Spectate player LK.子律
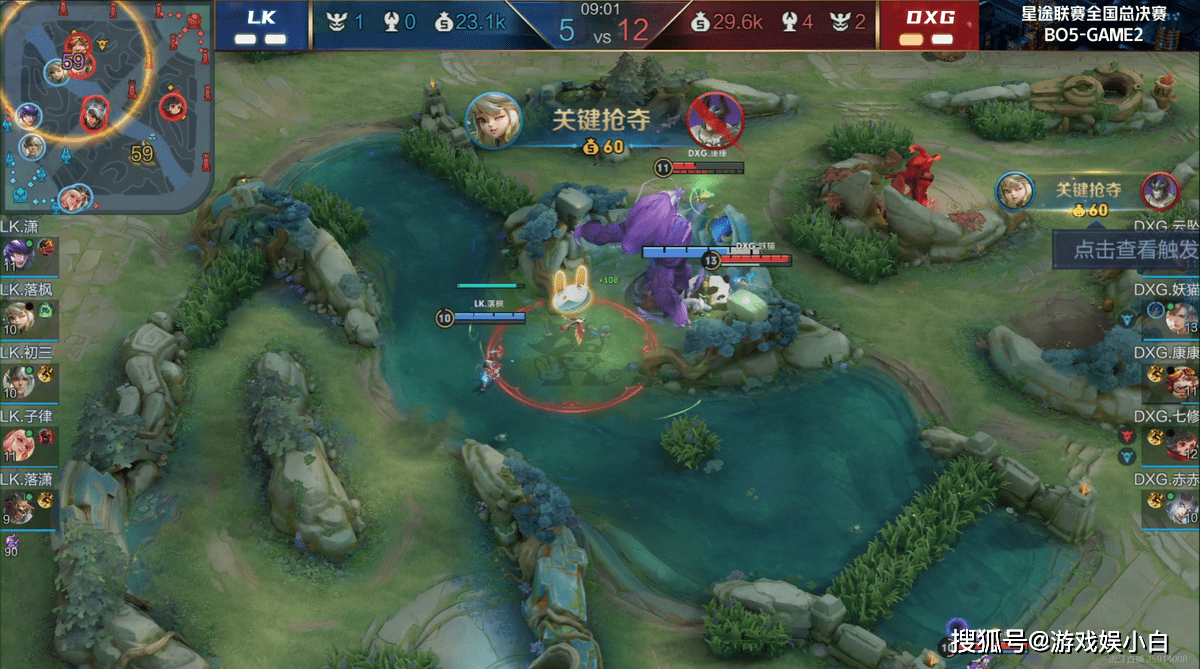The width and height of the screenshot is (1200, 669). (x=18, y=443)
